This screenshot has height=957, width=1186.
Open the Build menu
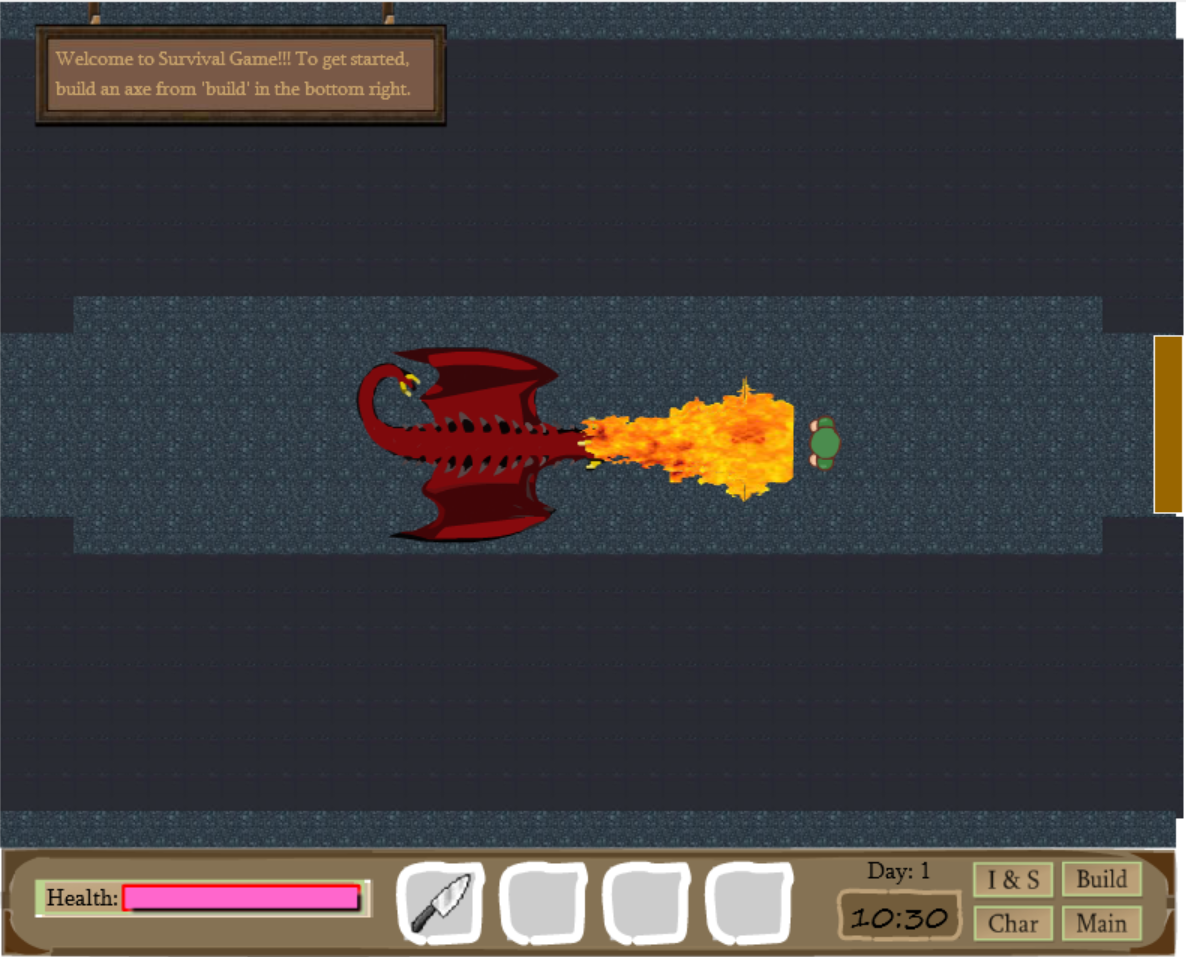coord(1101,880)
